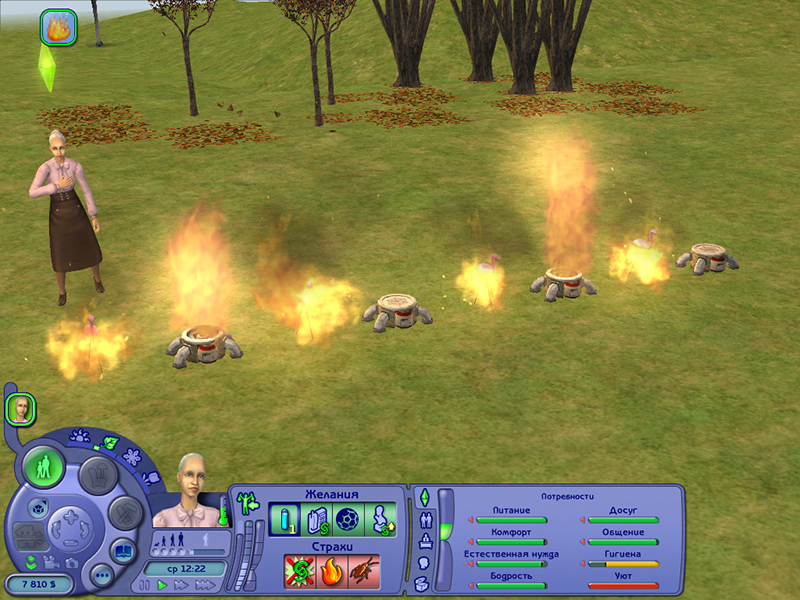Set game speed to normal play

click(x=162, y=584)
